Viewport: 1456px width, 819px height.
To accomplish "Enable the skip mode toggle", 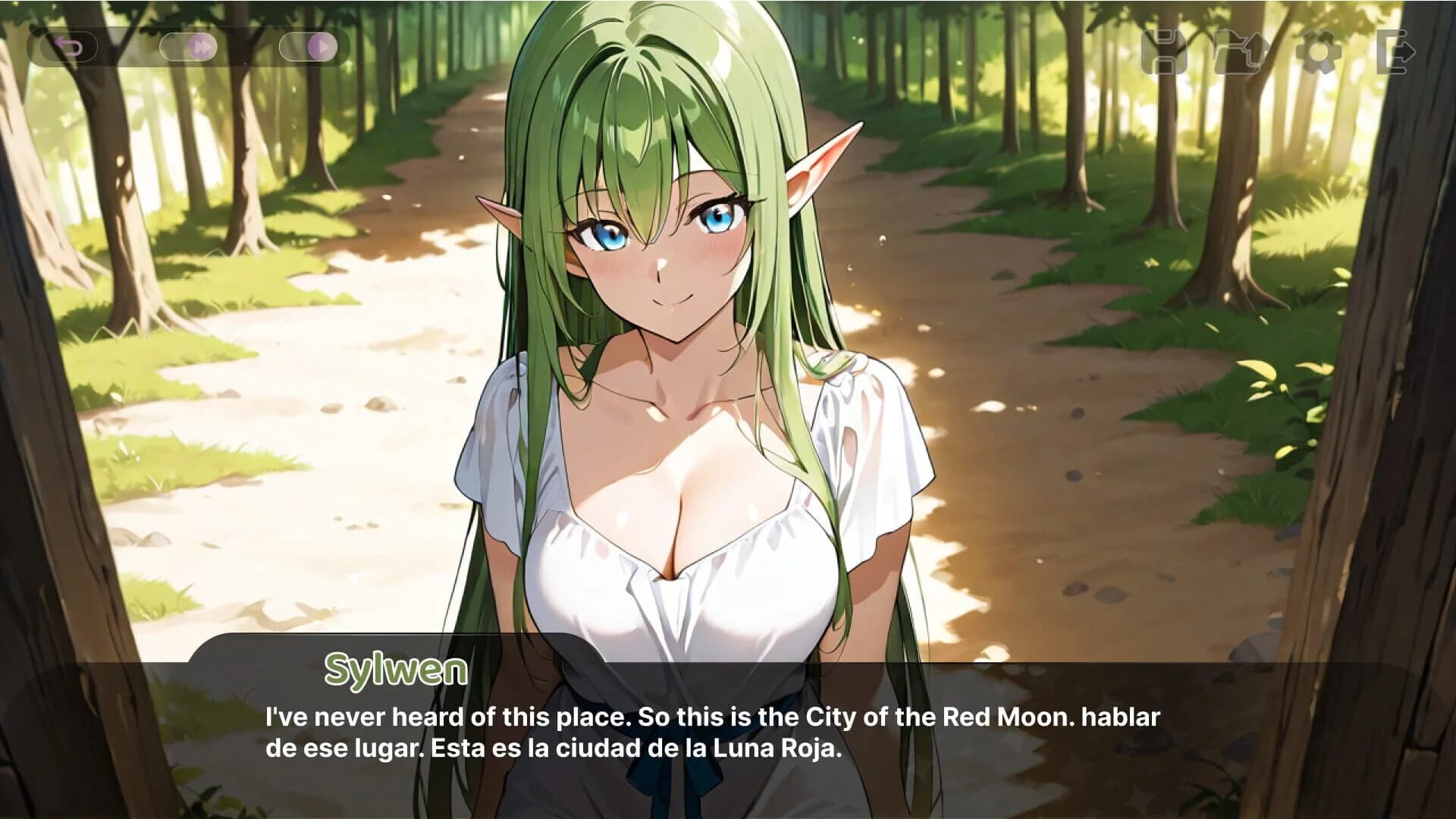I will [x=190, y=47].
